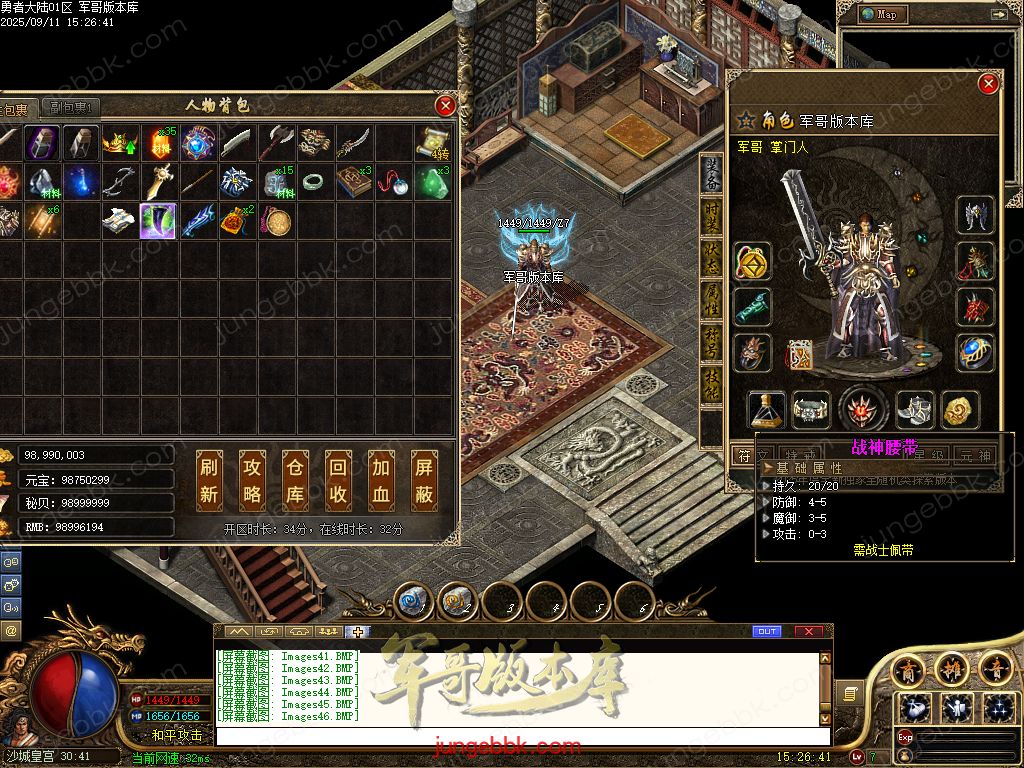Toggle the 屏蔽 shield button
This screenshot has width=1024, height=768.
click(x=425, y=479)
